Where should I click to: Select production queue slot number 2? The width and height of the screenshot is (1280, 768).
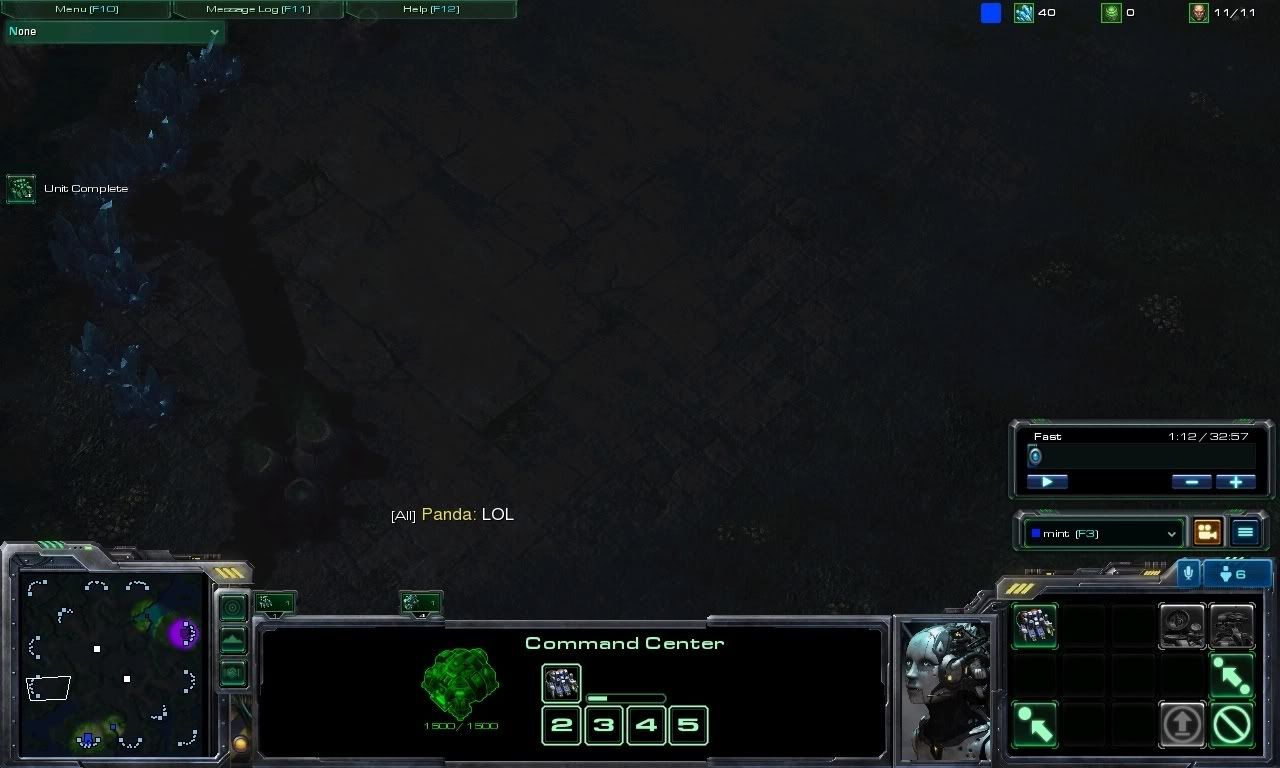tap(561, 725)
